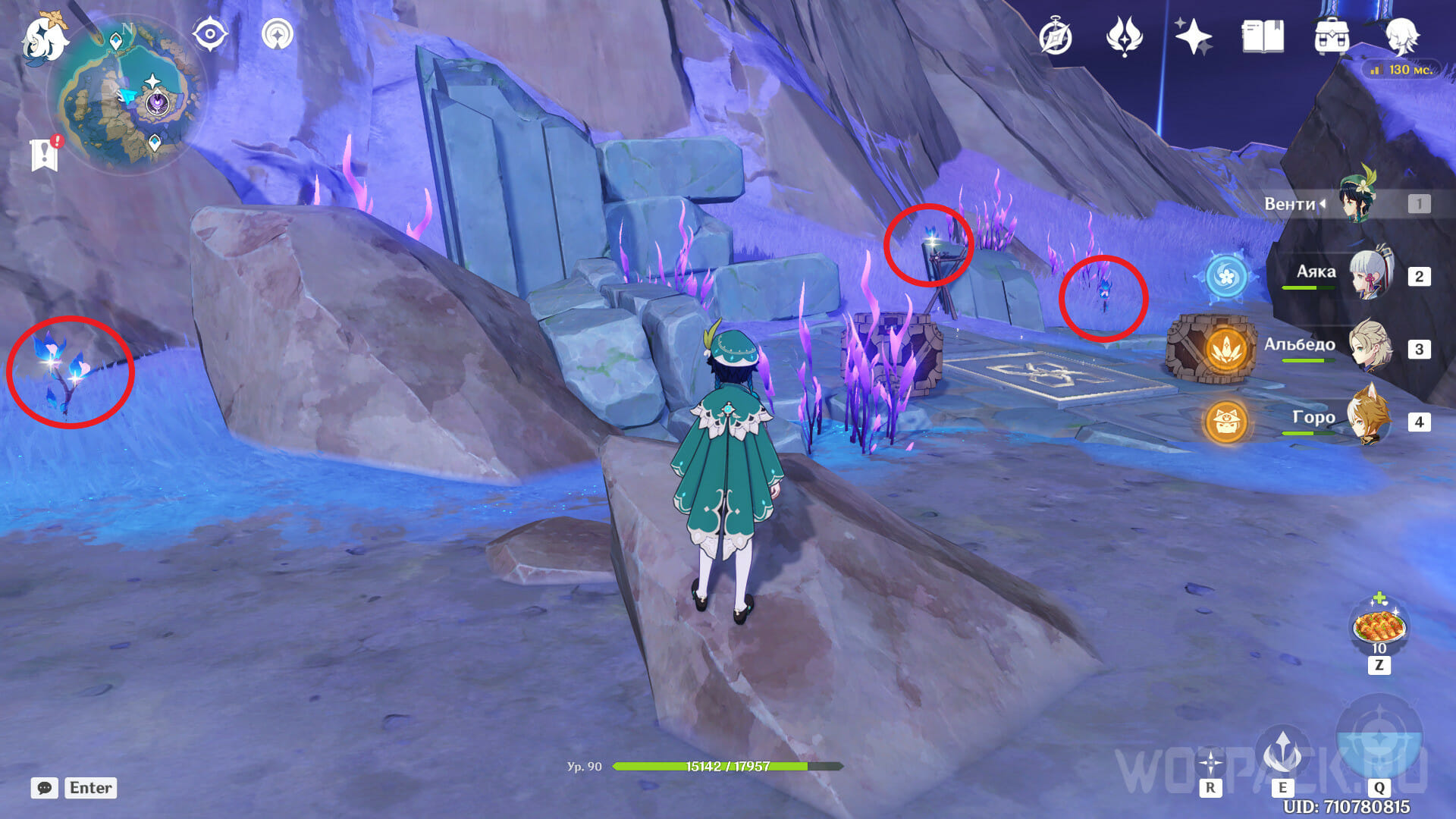The image size is (1456, 819).
Task: Open the compass events icon
Action: coord(1056,37)
